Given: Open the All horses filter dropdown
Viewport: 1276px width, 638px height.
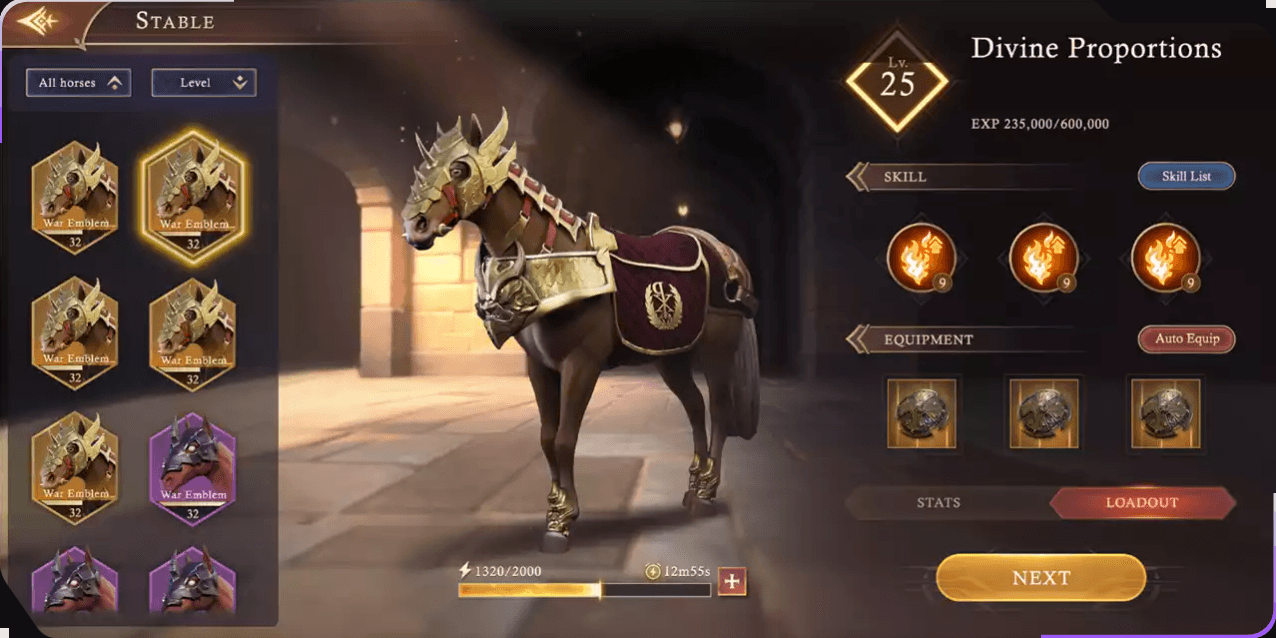Looking at the screenshot, I should (79, 83).
